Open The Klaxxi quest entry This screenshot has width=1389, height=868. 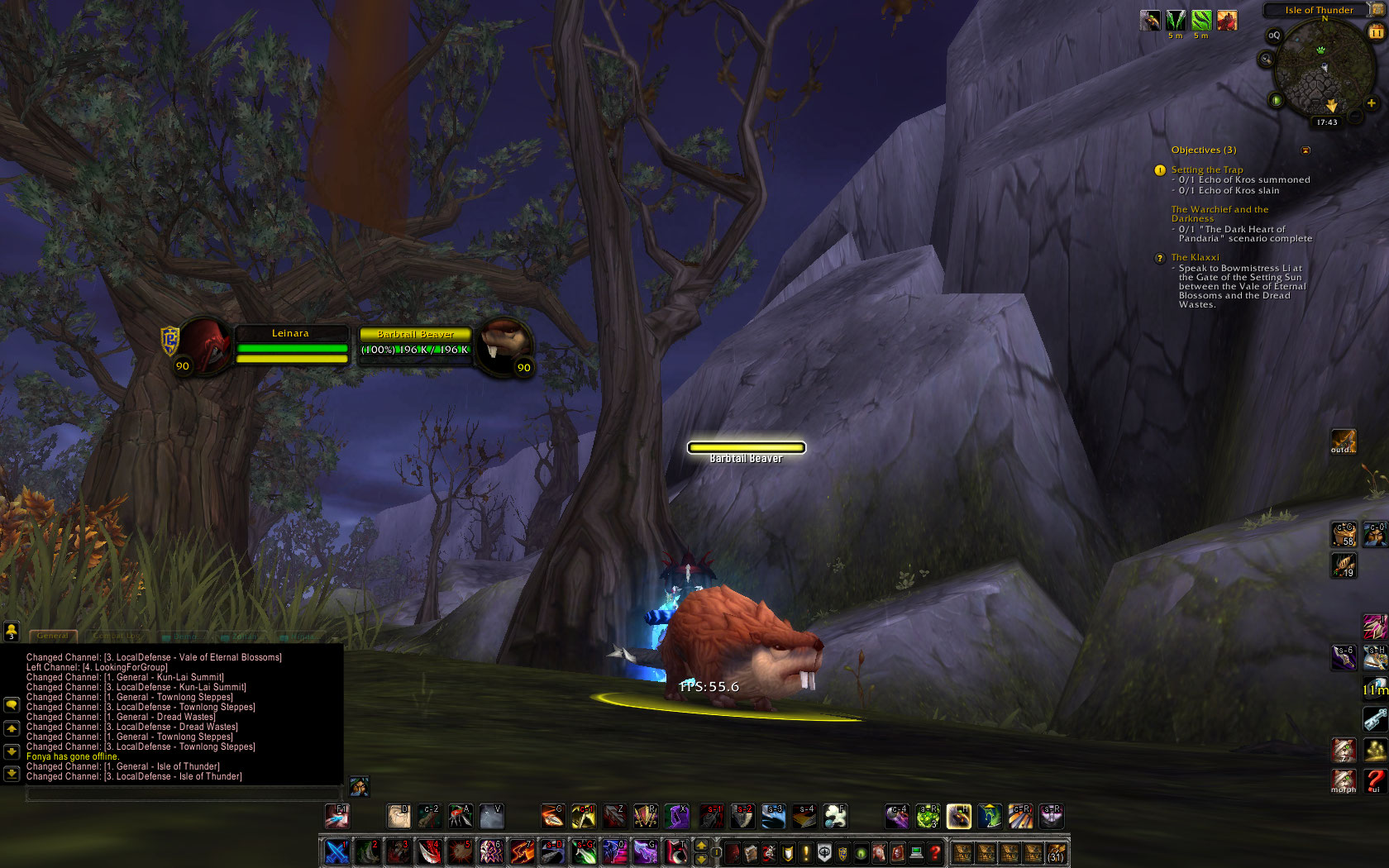tap(1195, 257)
